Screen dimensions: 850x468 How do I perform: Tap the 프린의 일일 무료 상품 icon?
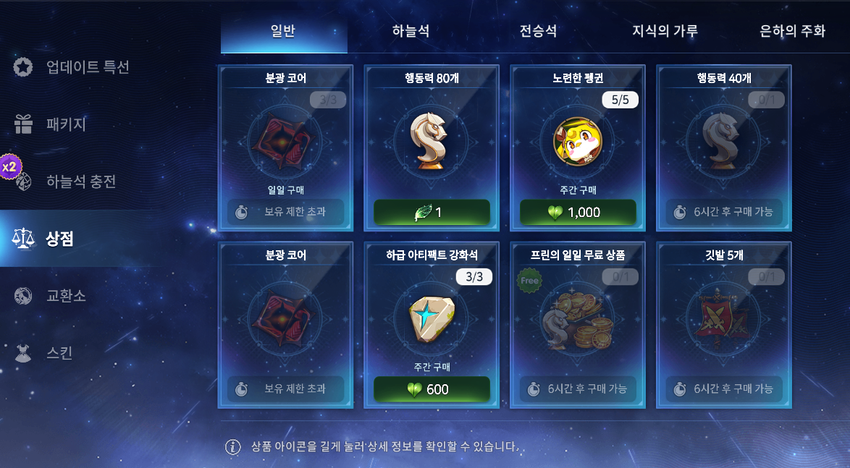click(577, 318)
